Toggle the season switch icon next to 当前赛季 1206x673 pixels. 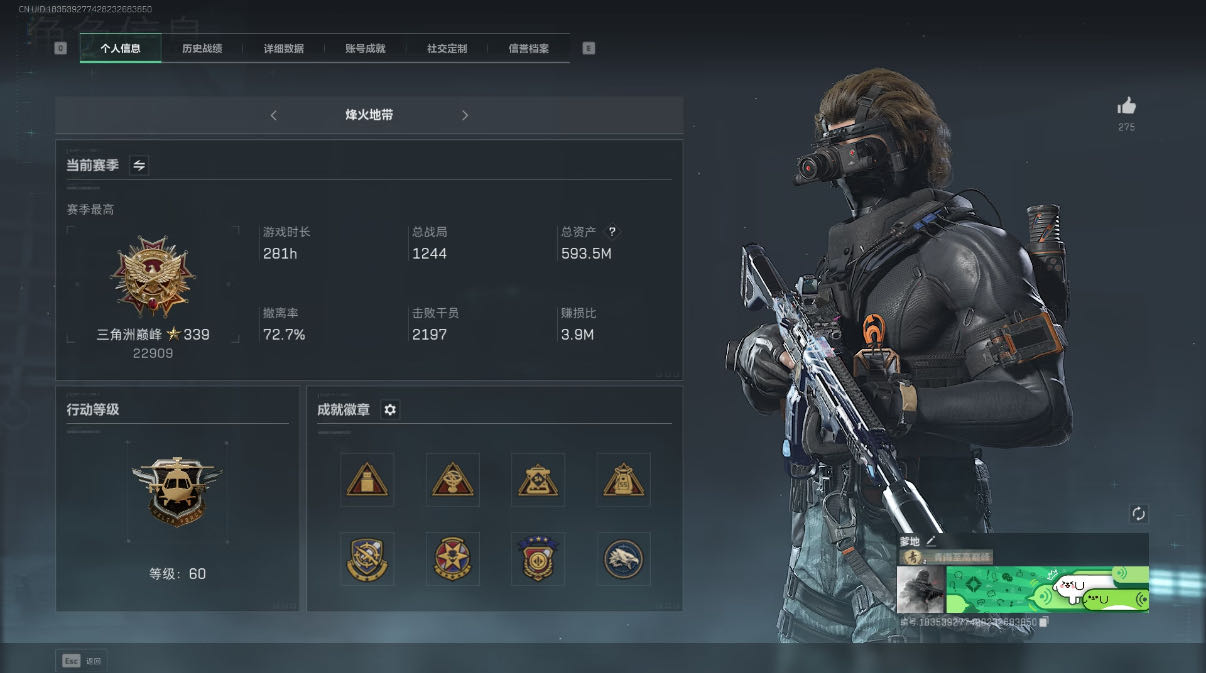[x=139, y=166]
